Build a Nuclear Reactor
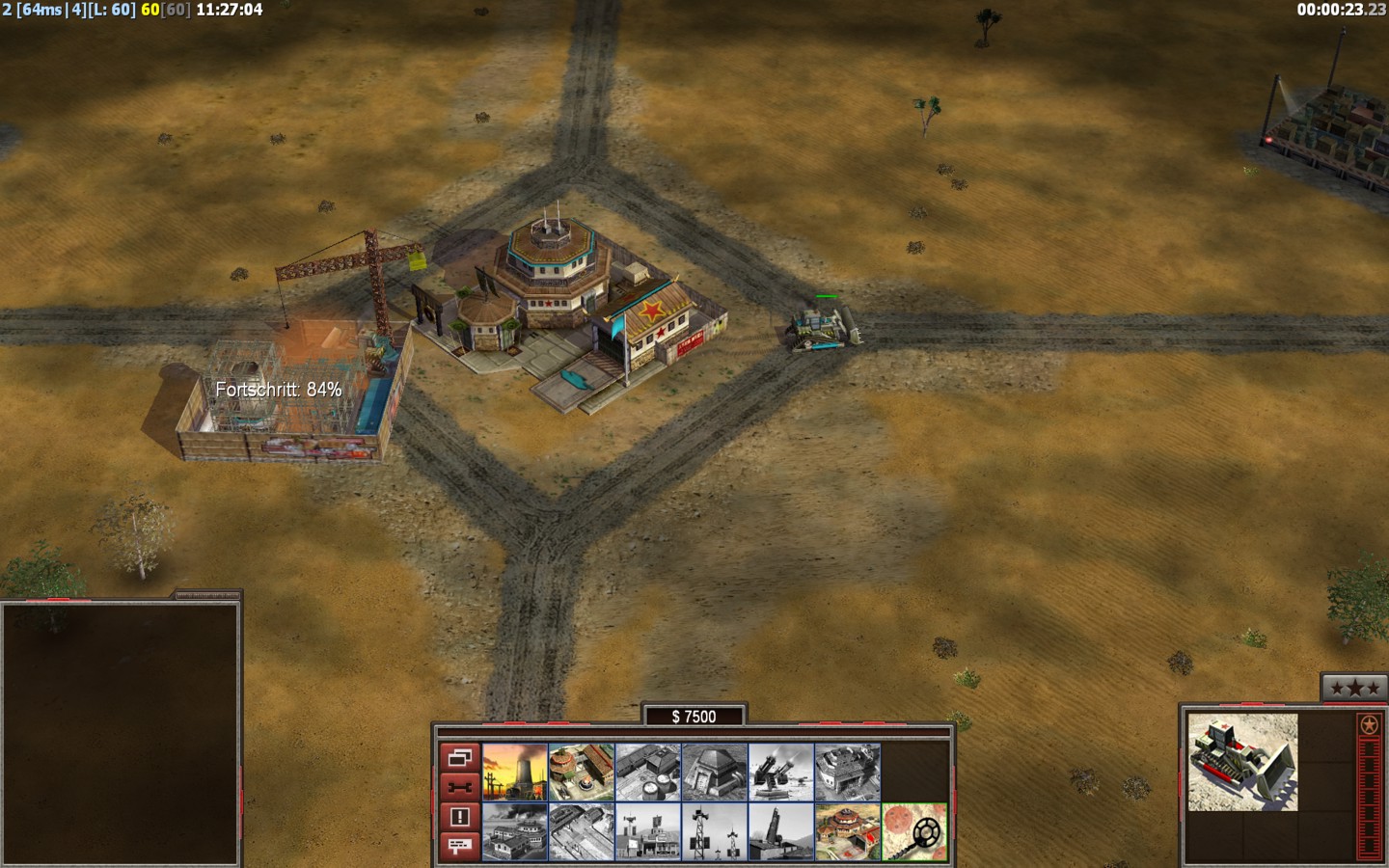The image size is (1389, 868). pos(515,772)
